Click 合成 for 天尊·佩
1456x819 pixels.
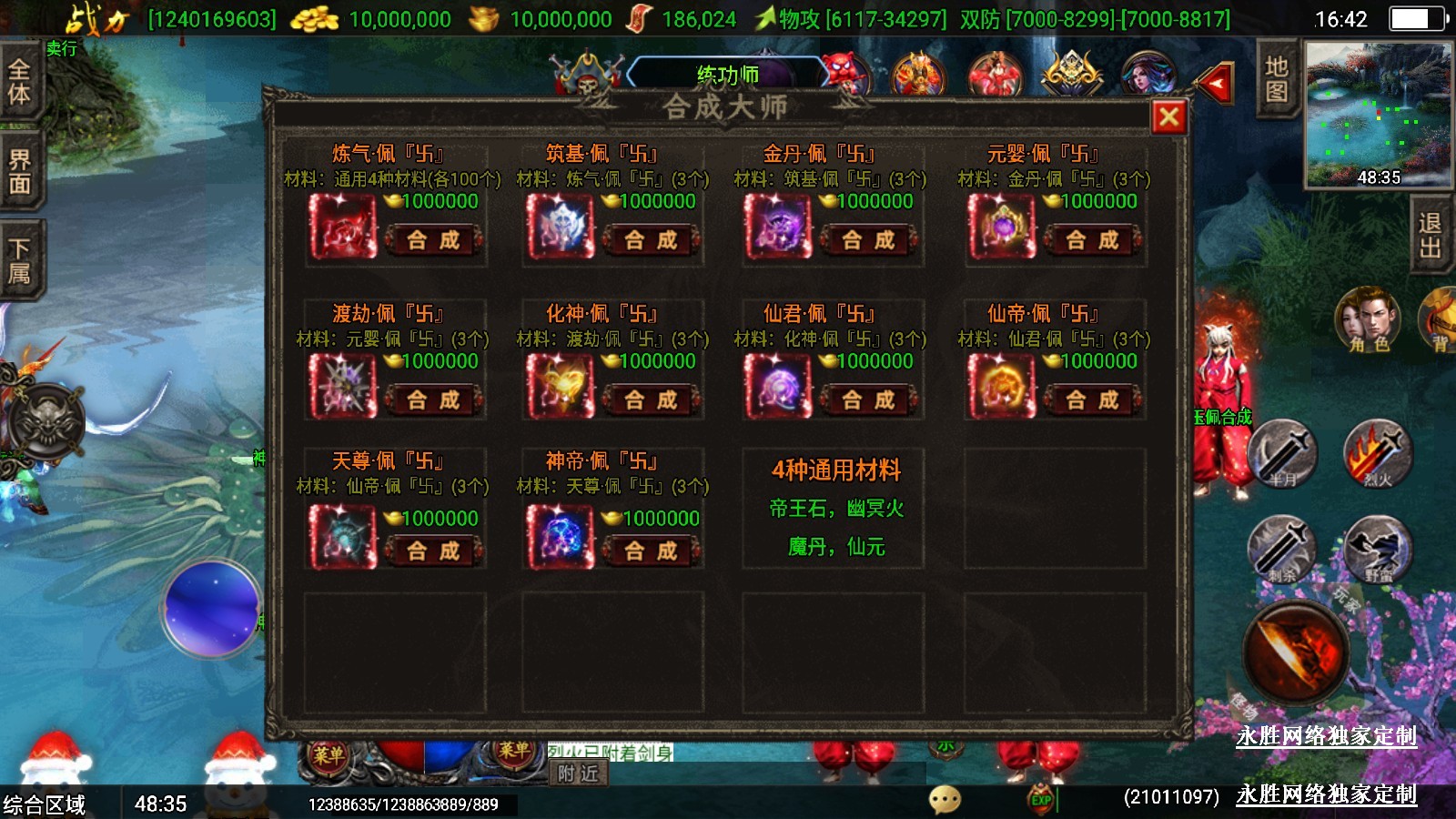point(433,551)
